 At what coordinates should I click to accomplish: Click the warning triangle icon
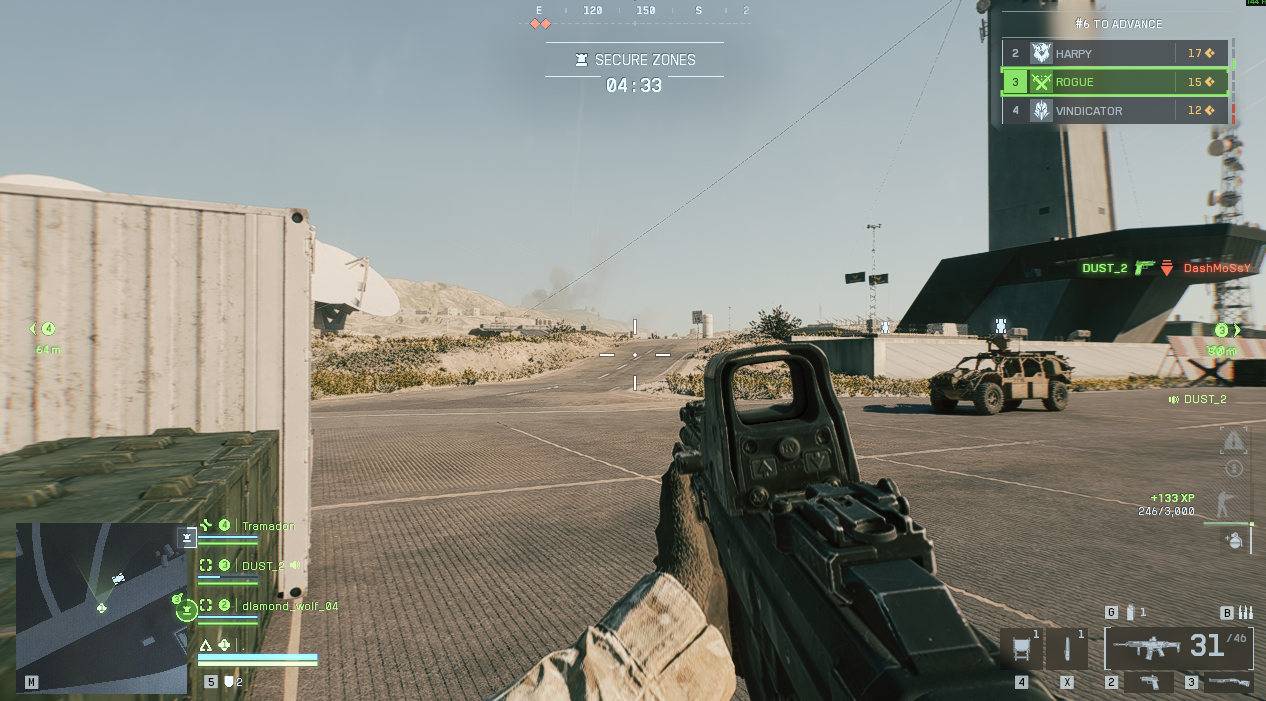pyautogui.click(x=1234, y=440)
